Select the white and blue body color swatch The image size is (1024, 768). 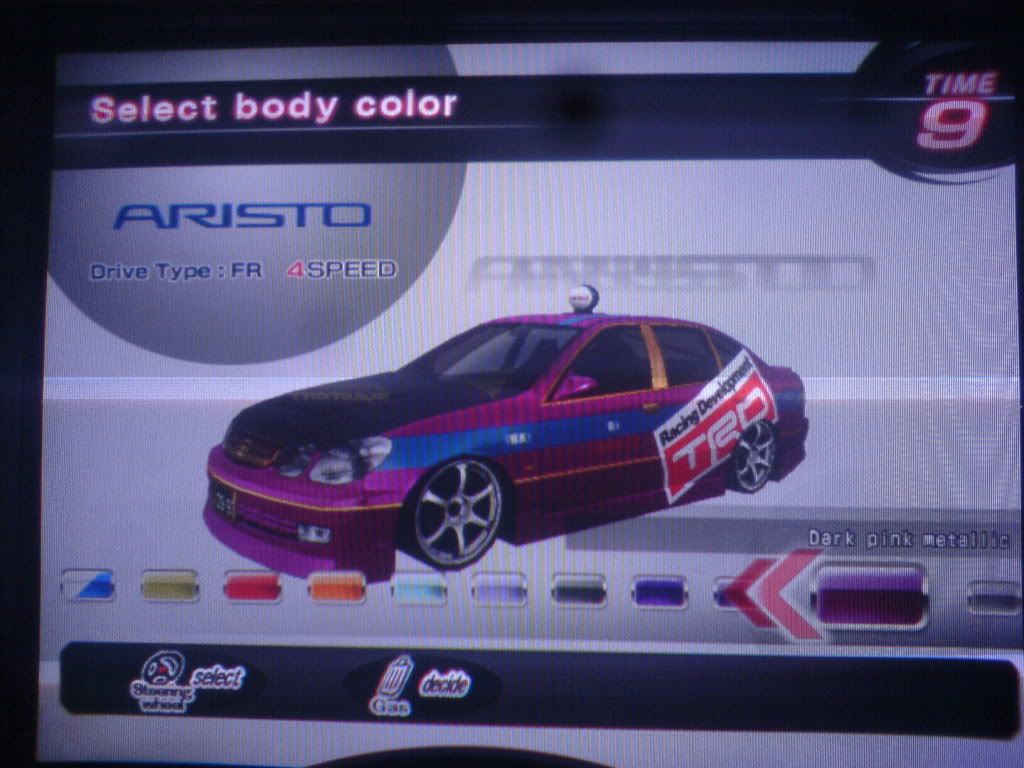pos(88,585)
